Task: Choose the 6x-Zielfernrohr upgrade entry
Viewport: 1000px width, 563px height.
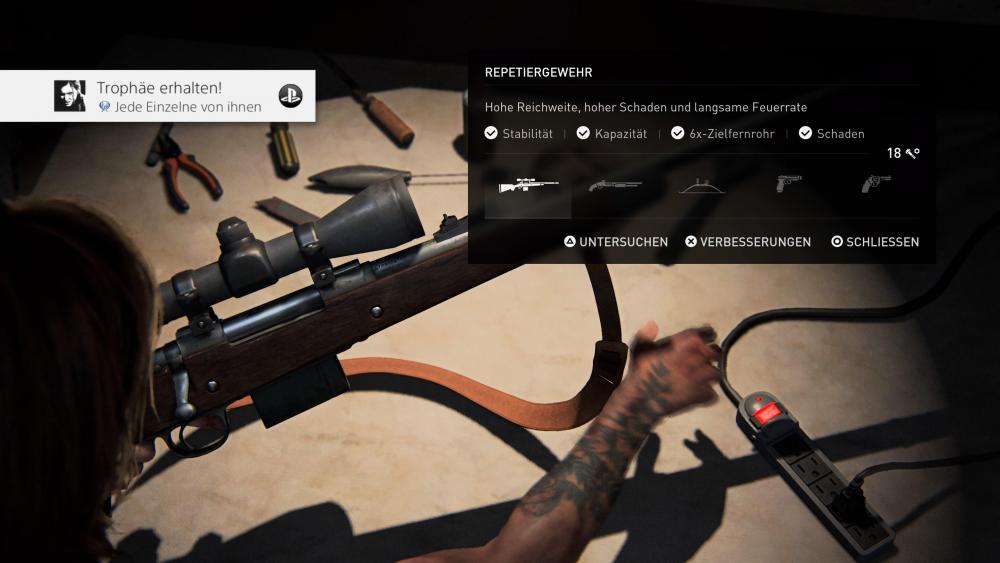Action: pyautogui.click(x=722, y=134)
